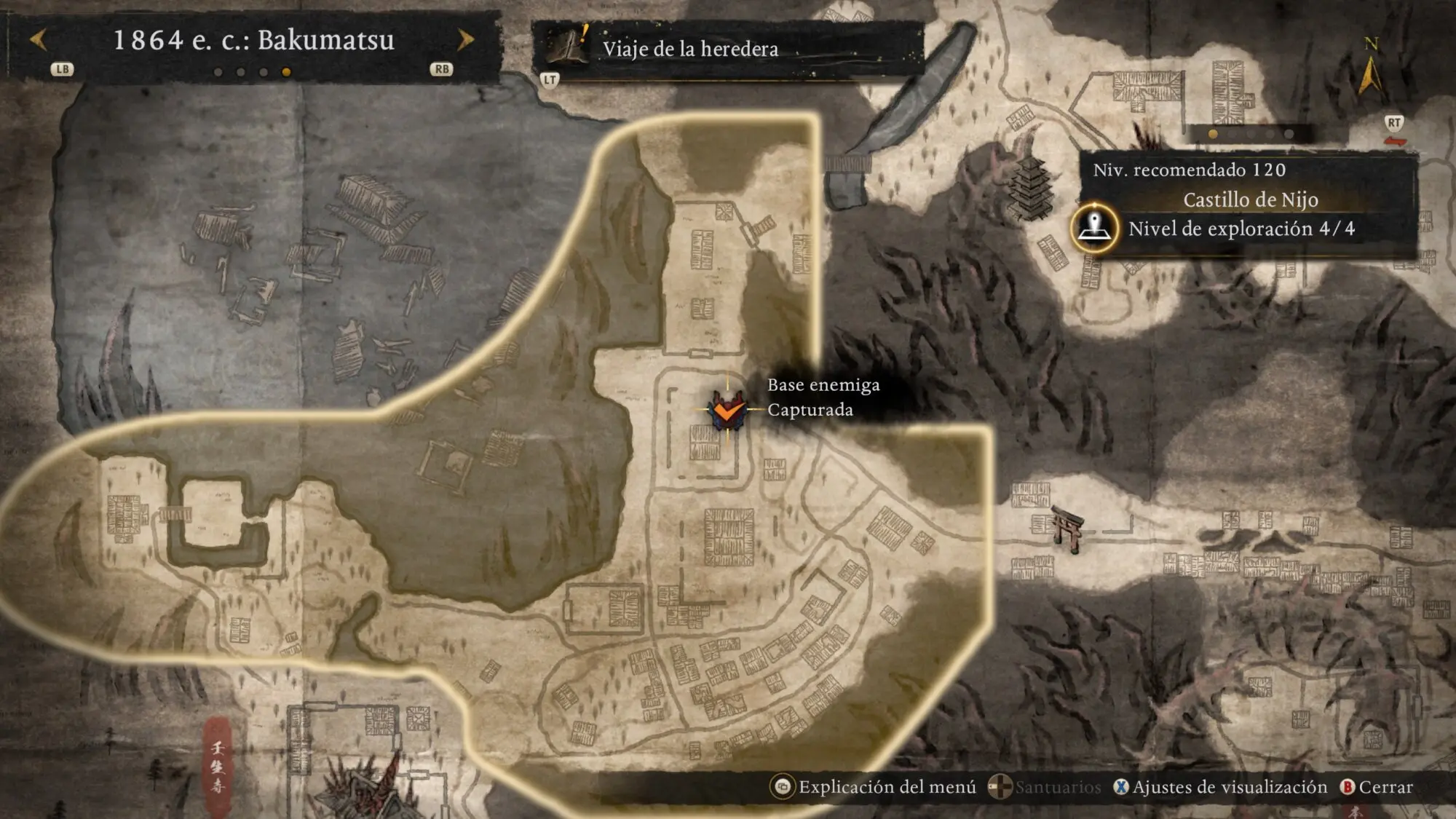Select the captured enemy base marker

(727, 410)
